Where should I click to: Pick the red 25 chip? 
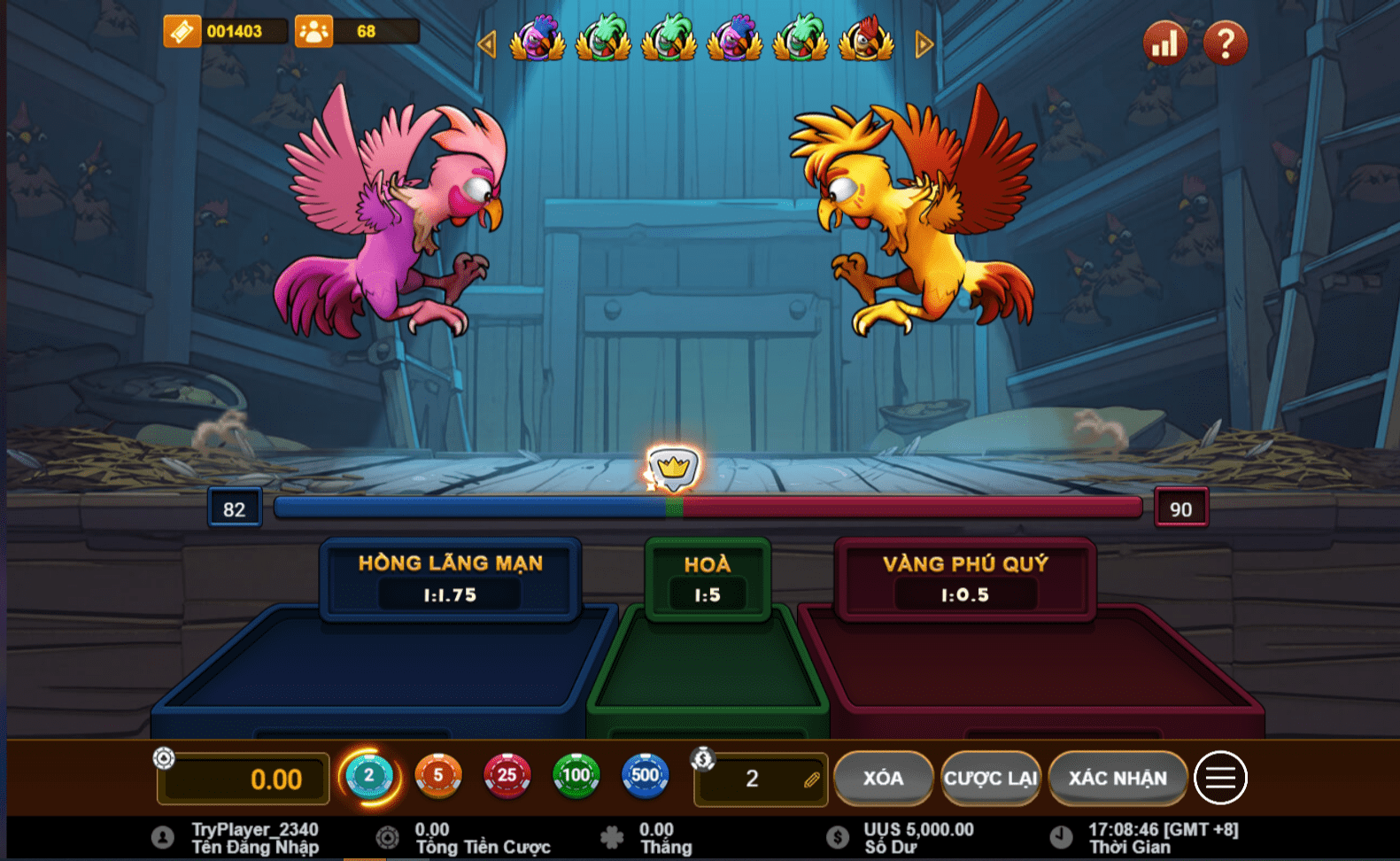point(507,777)
